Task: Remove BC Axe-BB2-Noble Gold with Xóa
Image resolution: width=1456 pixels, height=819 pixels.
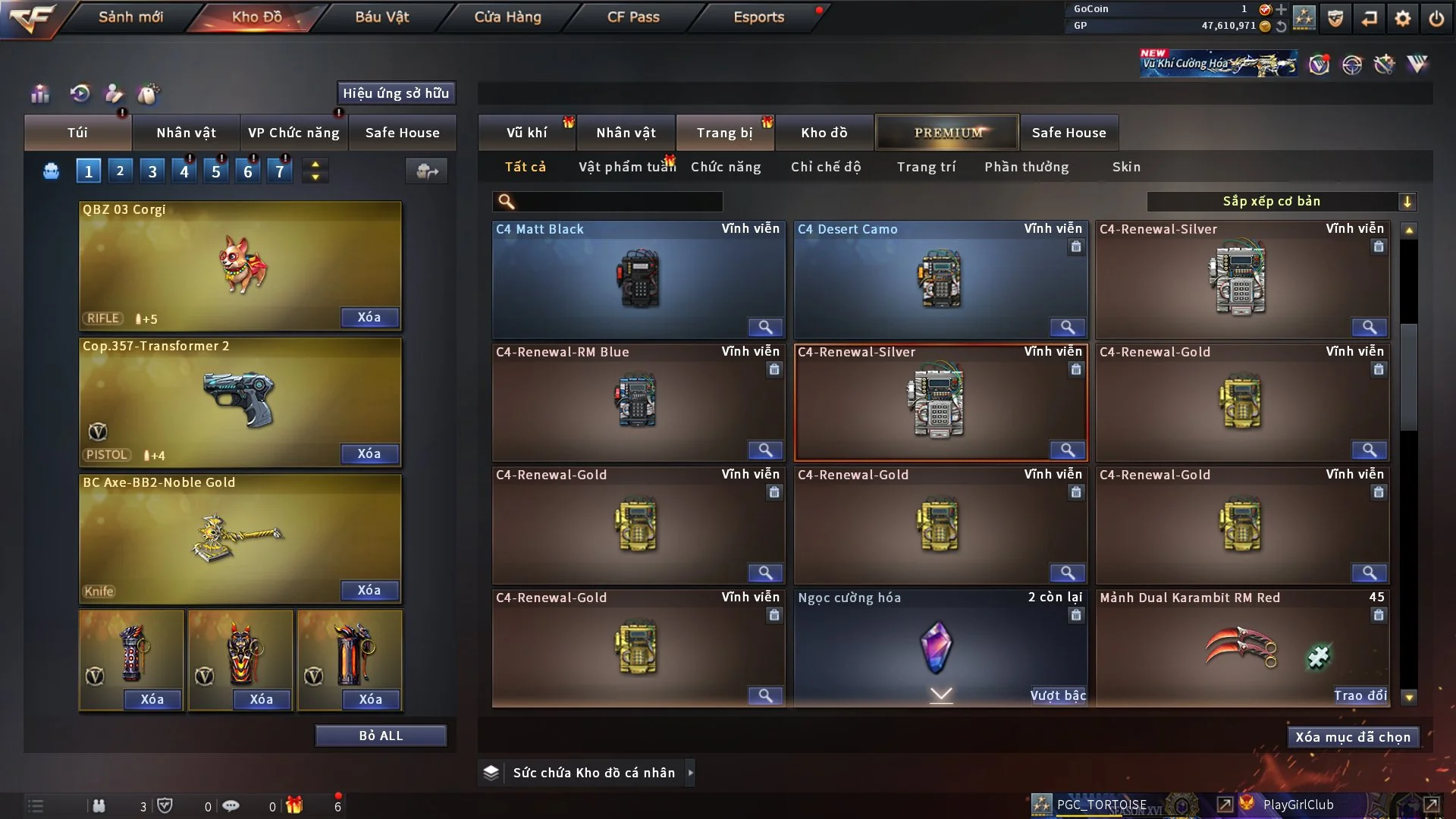Action: (369, 590)
